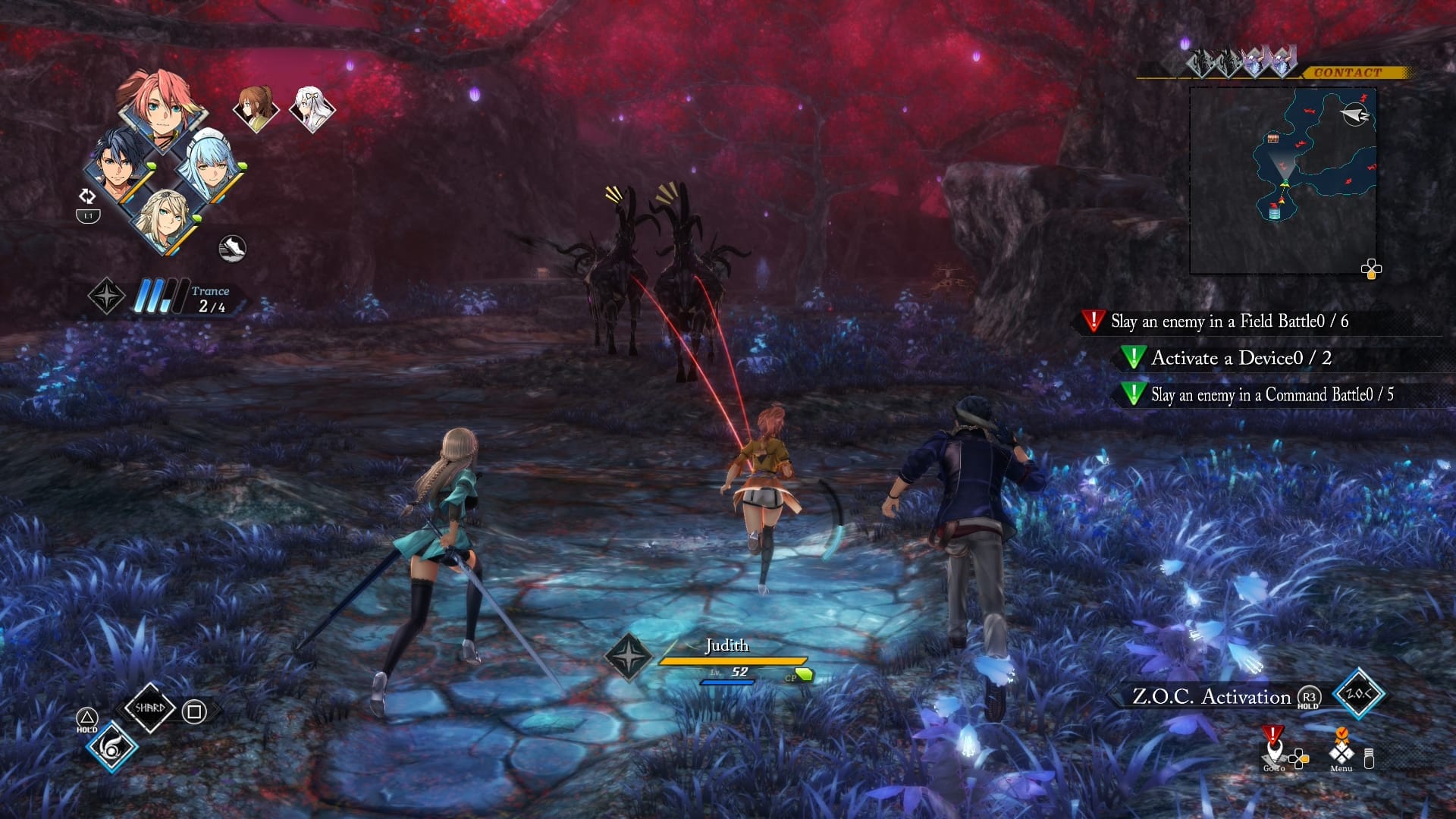Select the white-haired reserve member portrait
Image resolution: width=1456 pixels, height=819 pixels.
312,108
